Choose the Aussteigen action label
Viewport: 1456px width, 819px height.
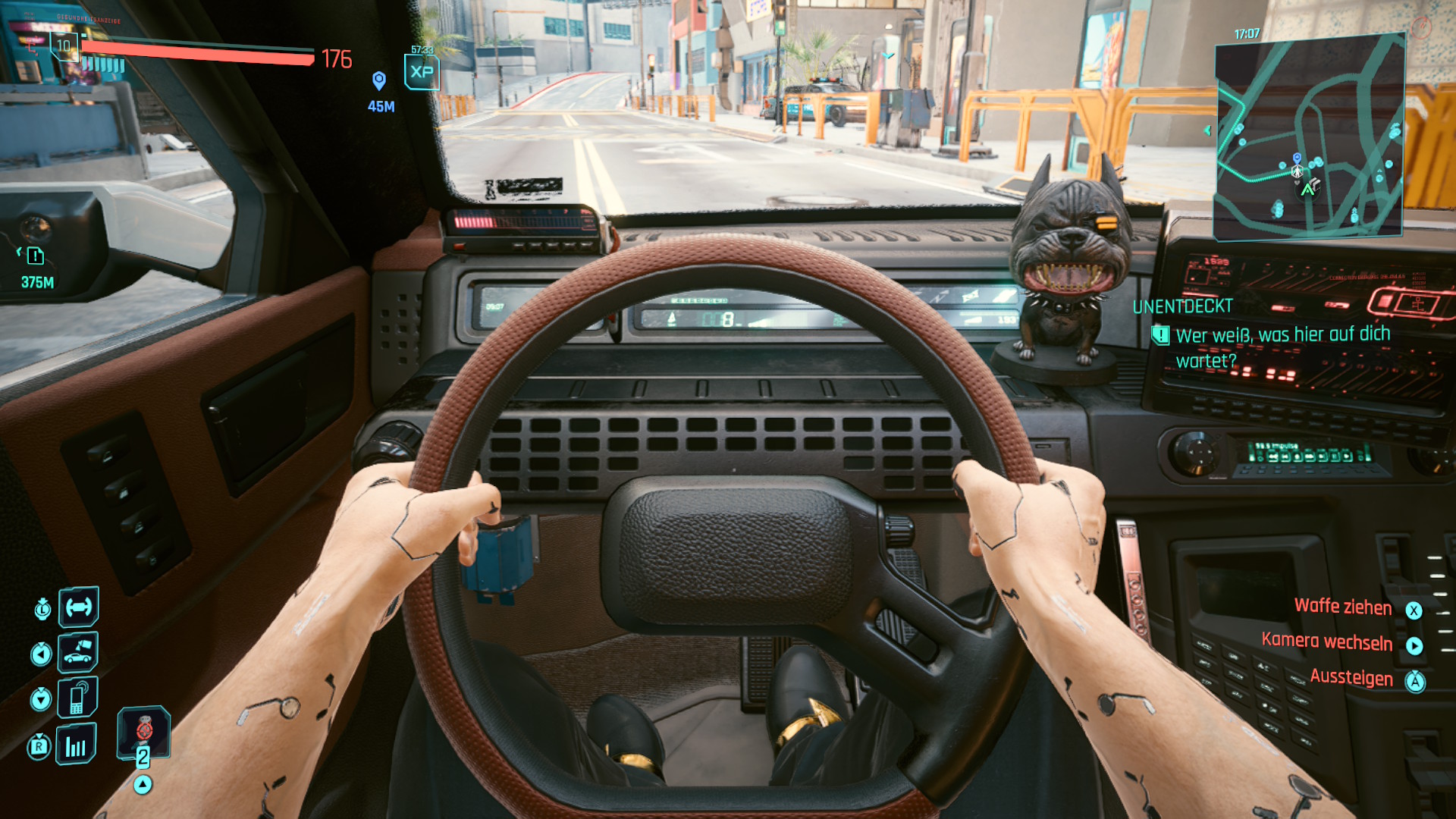(1351, 678)
